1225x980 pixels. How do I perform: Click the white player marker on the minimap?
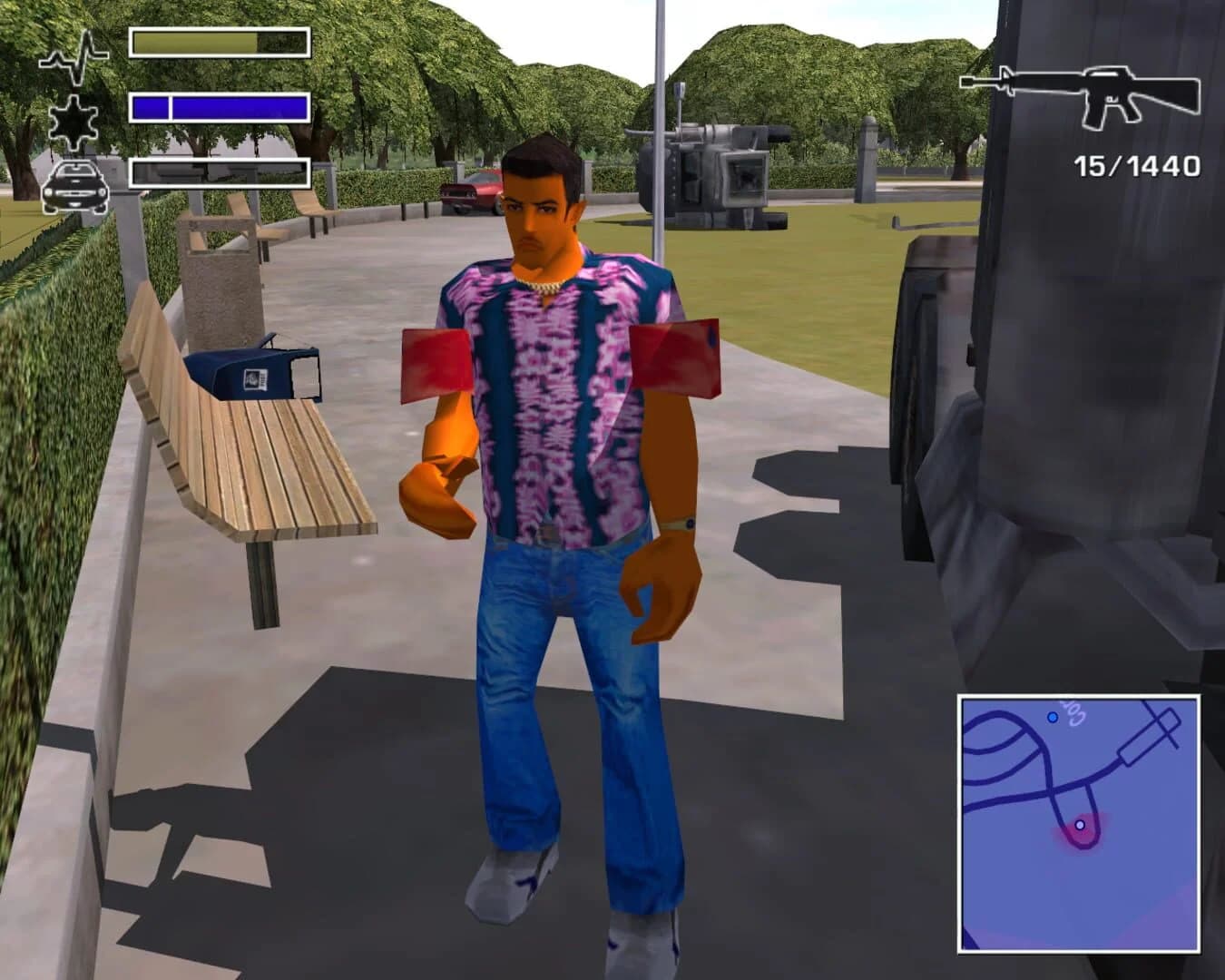coord(1080,823)
